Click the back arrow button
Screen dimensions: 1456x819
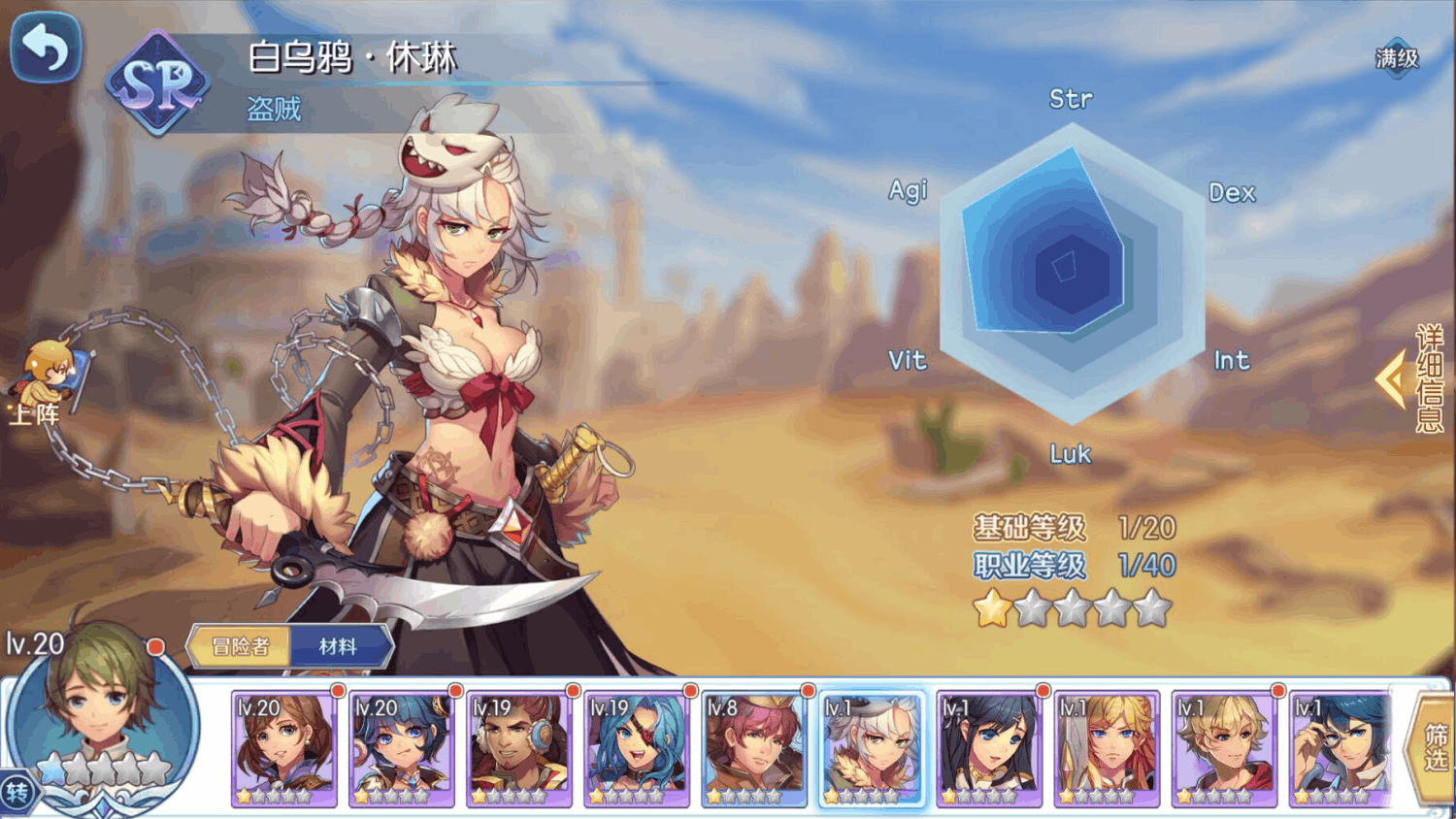45,47
